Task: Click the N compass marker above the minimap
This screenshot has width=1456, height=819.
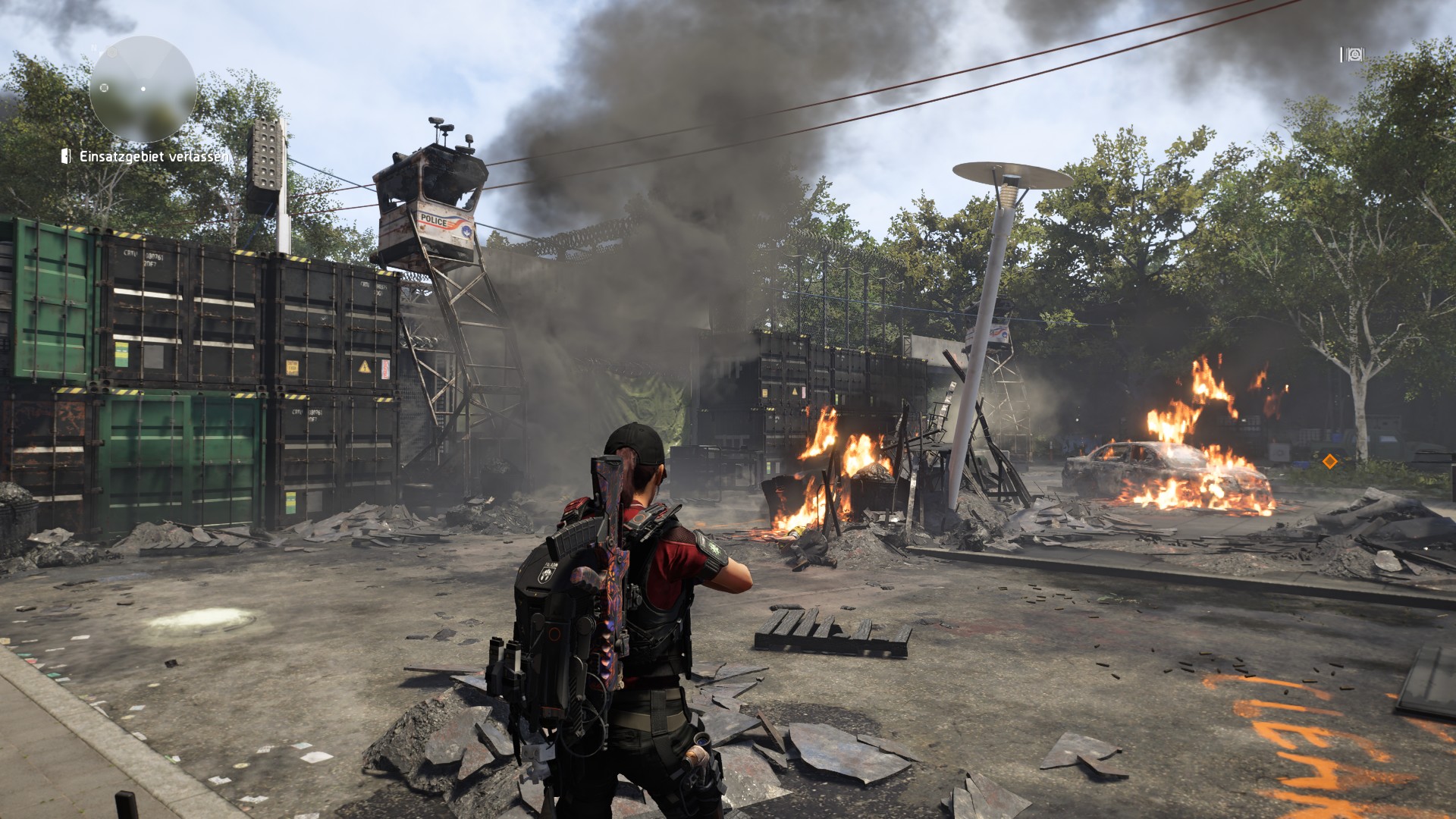Action: 94,47
